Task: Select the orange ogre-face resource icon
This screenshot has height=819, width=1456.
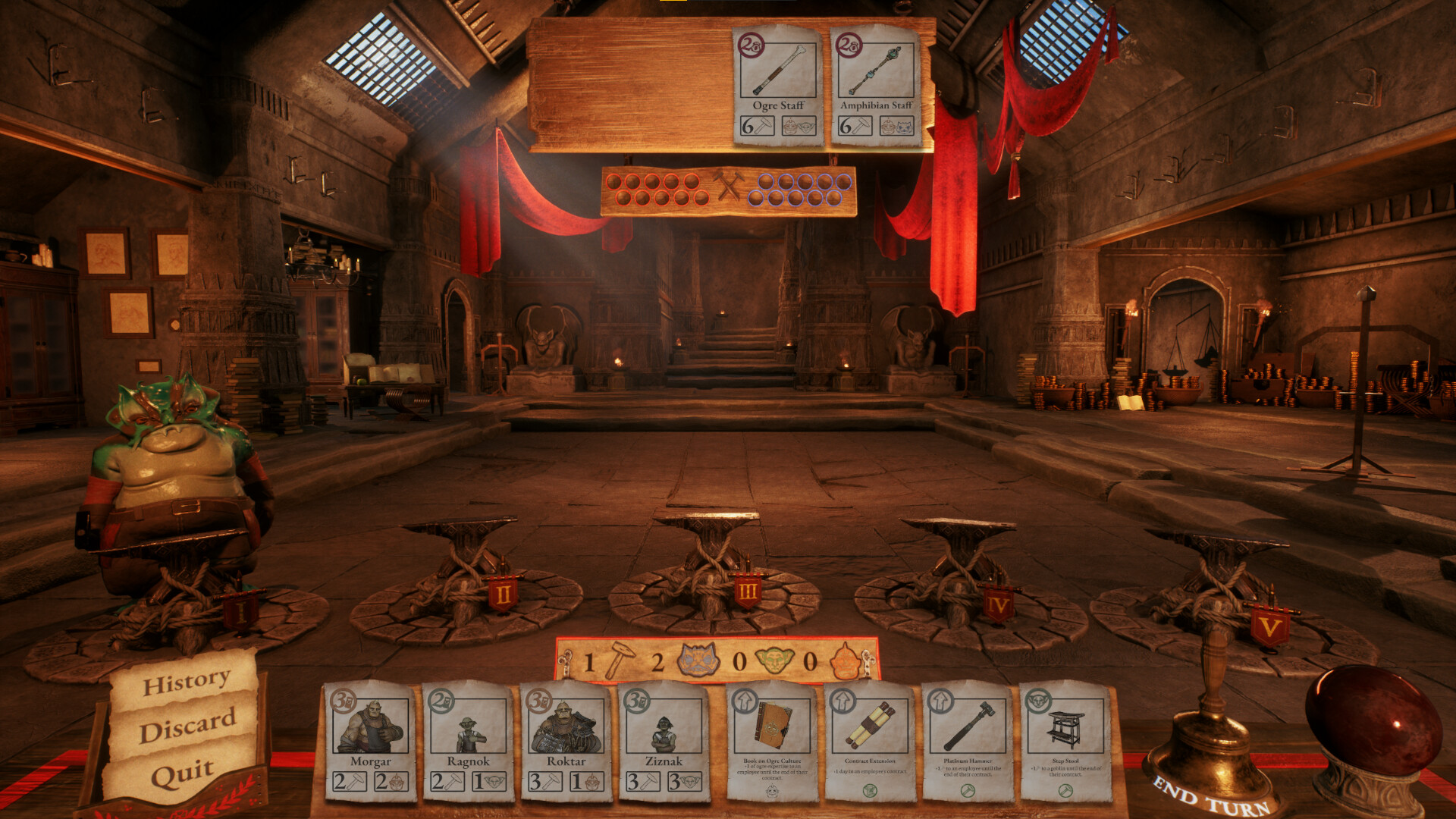Action: 844,661
